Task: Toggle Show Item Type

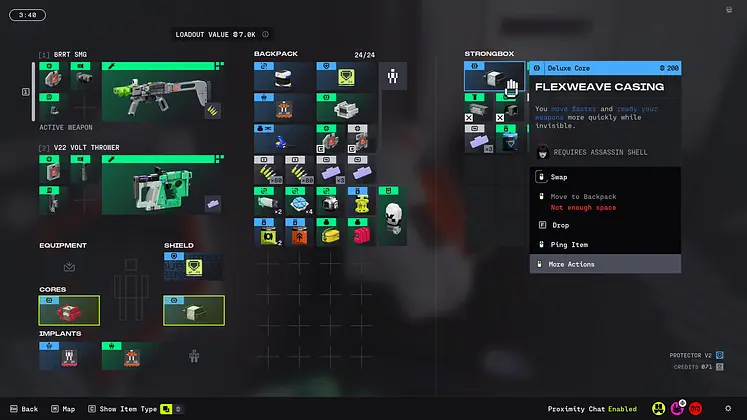Action: pos(130,409)
